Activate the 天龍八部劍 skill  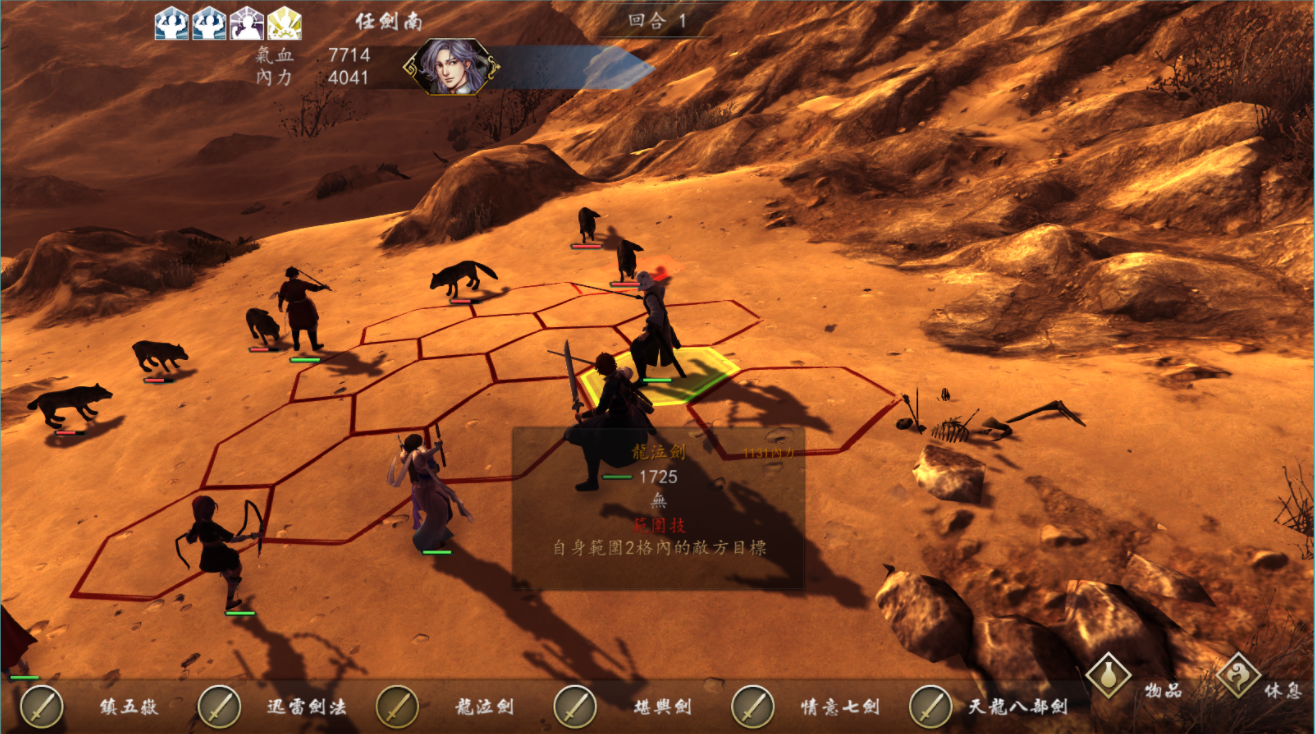point(931,707)
